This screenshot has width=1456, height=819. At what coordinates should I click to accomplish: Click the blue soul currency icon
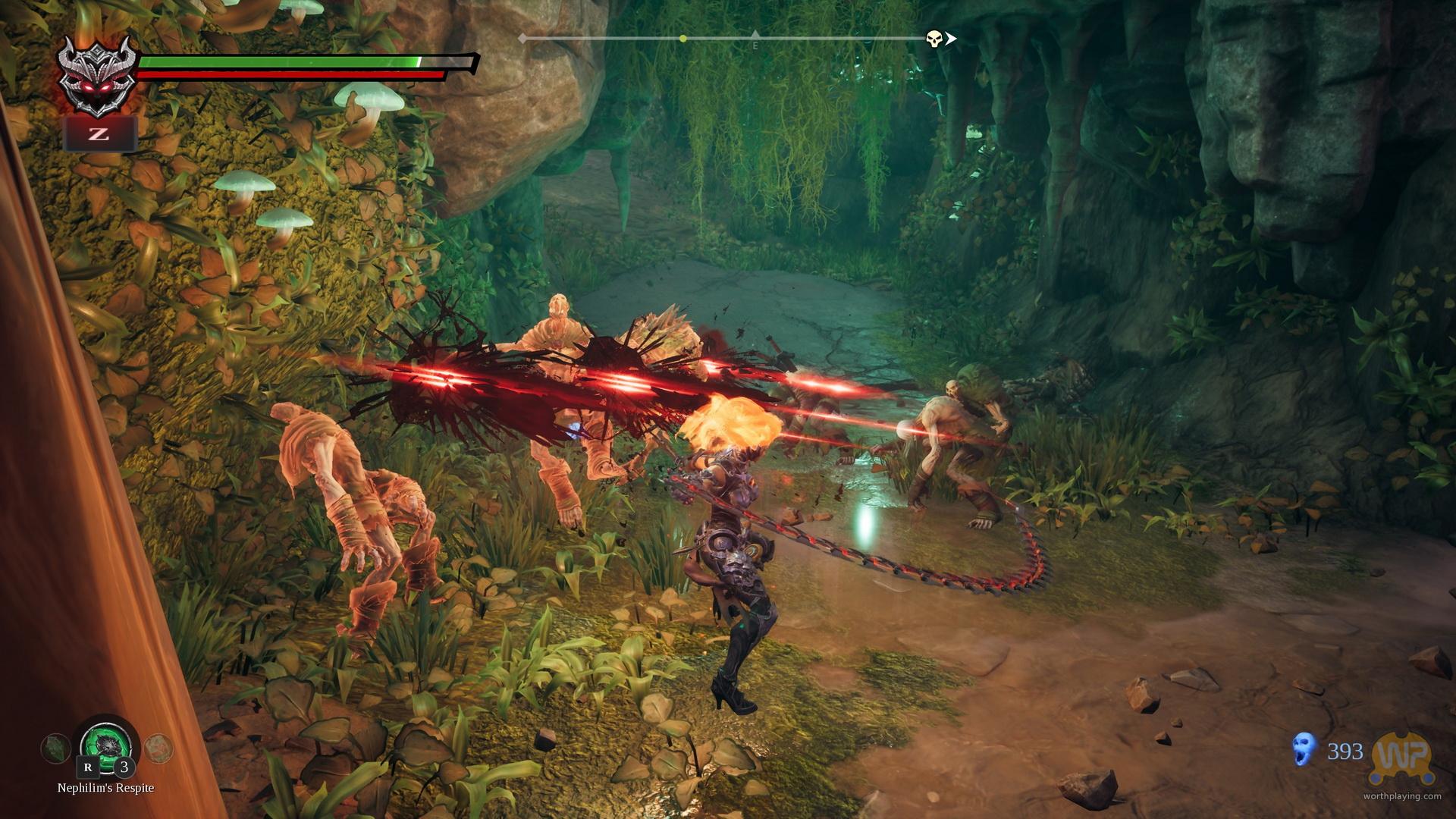[1304, 750]
